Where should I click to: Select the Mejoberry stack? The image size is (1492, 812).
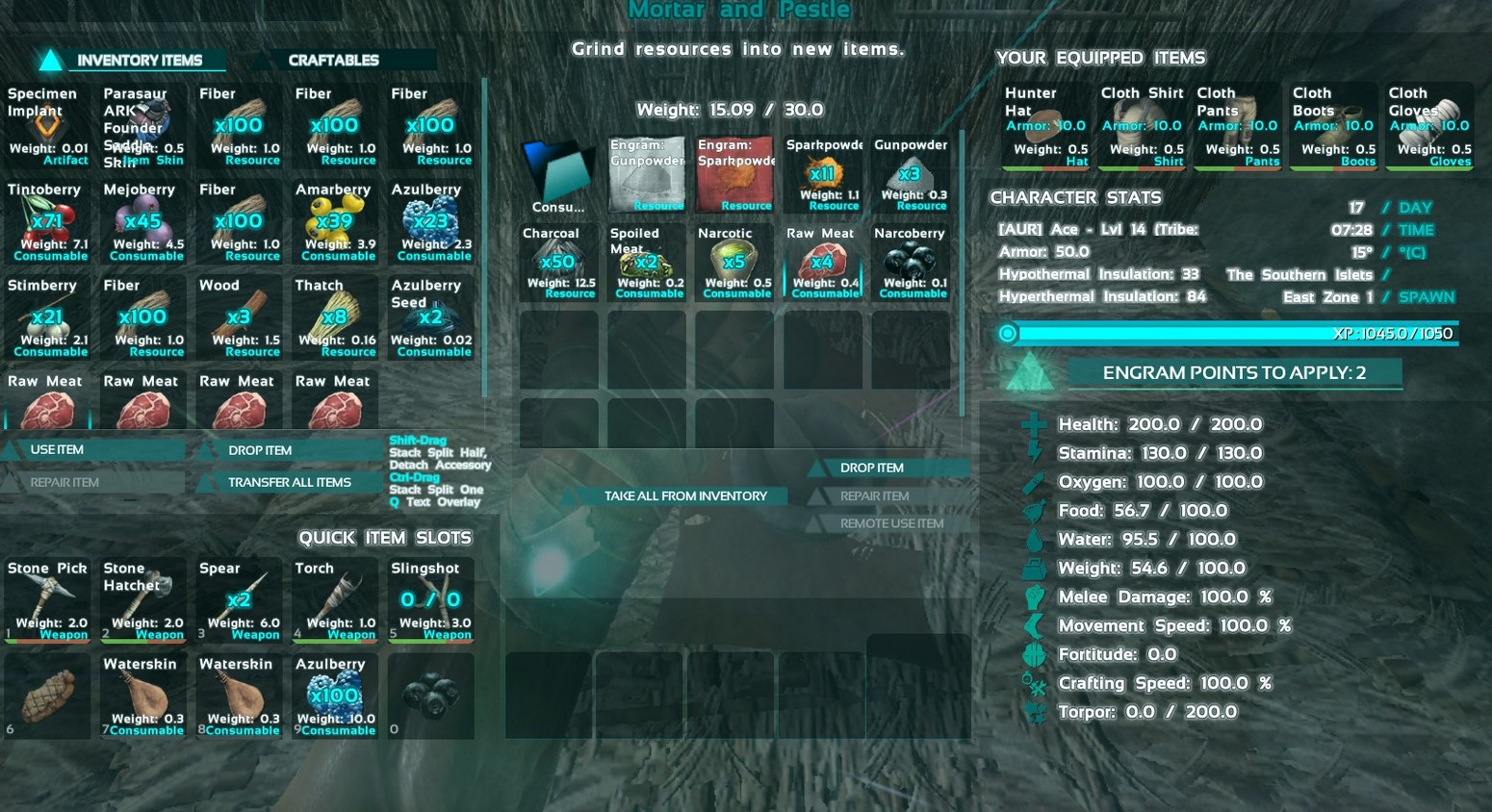143,221
